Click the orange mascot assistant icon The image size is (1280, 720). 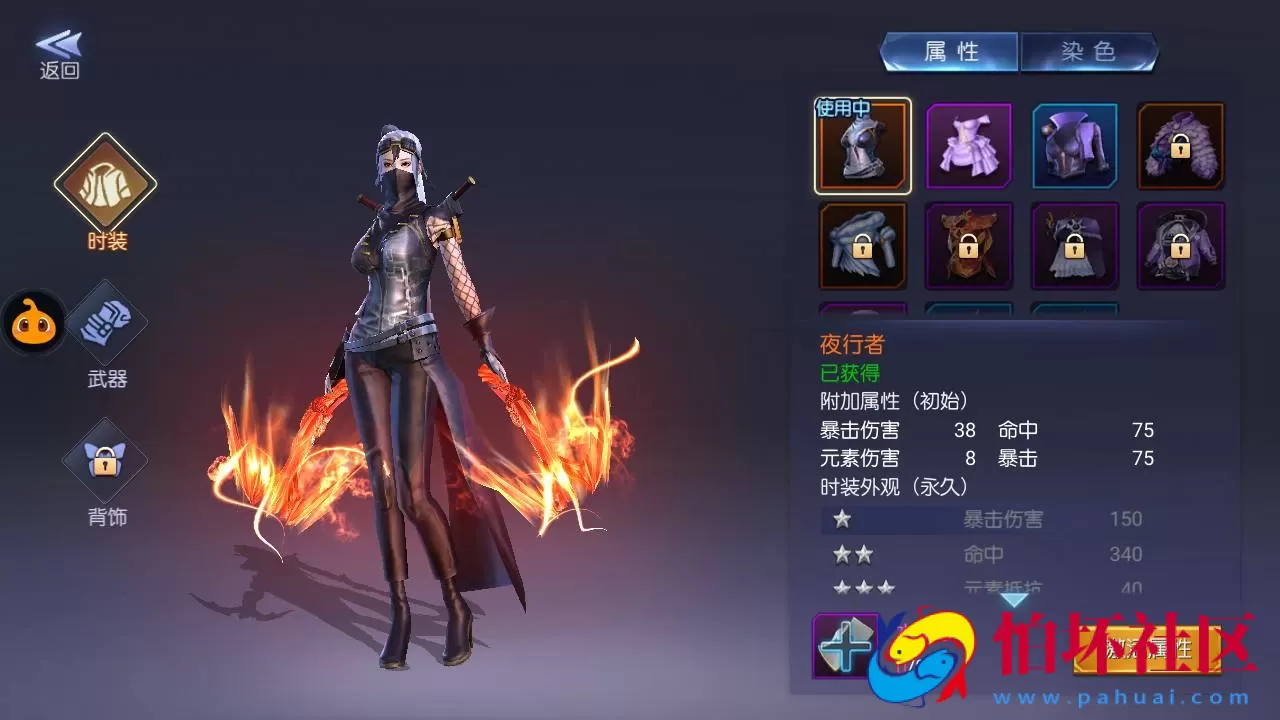(x=34, y=322)
